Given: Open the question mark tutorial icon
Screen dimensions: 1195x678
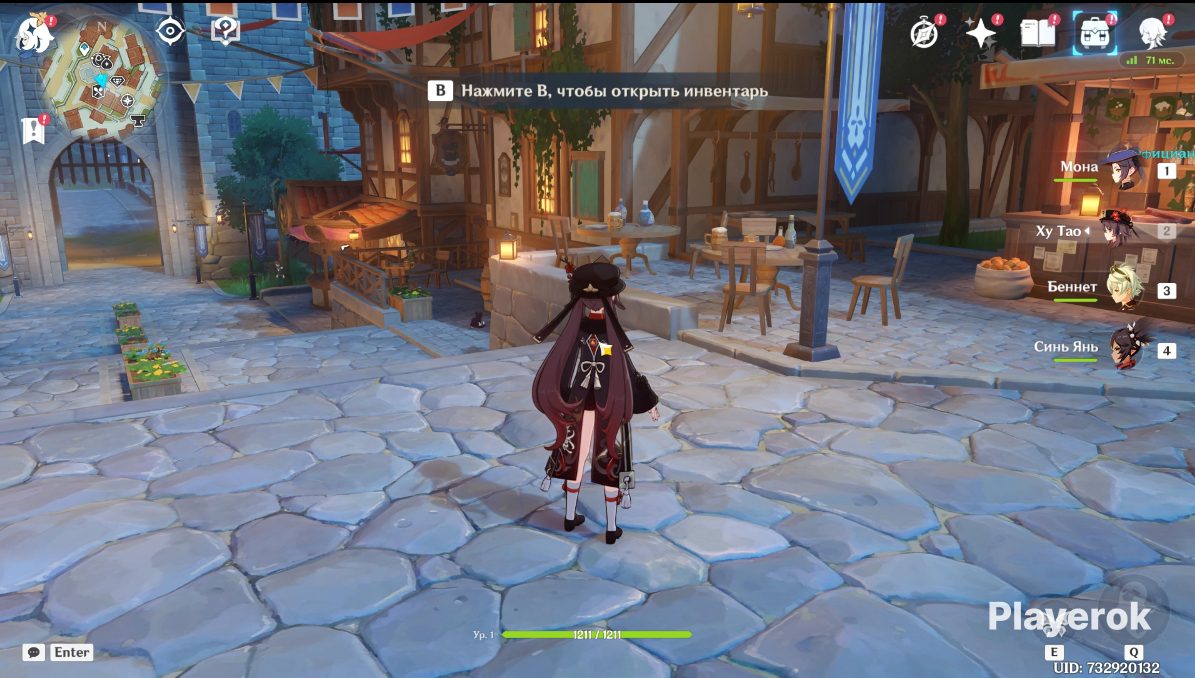Looking at the screenshot, I should pyautogui.click(x=225, y=31).
